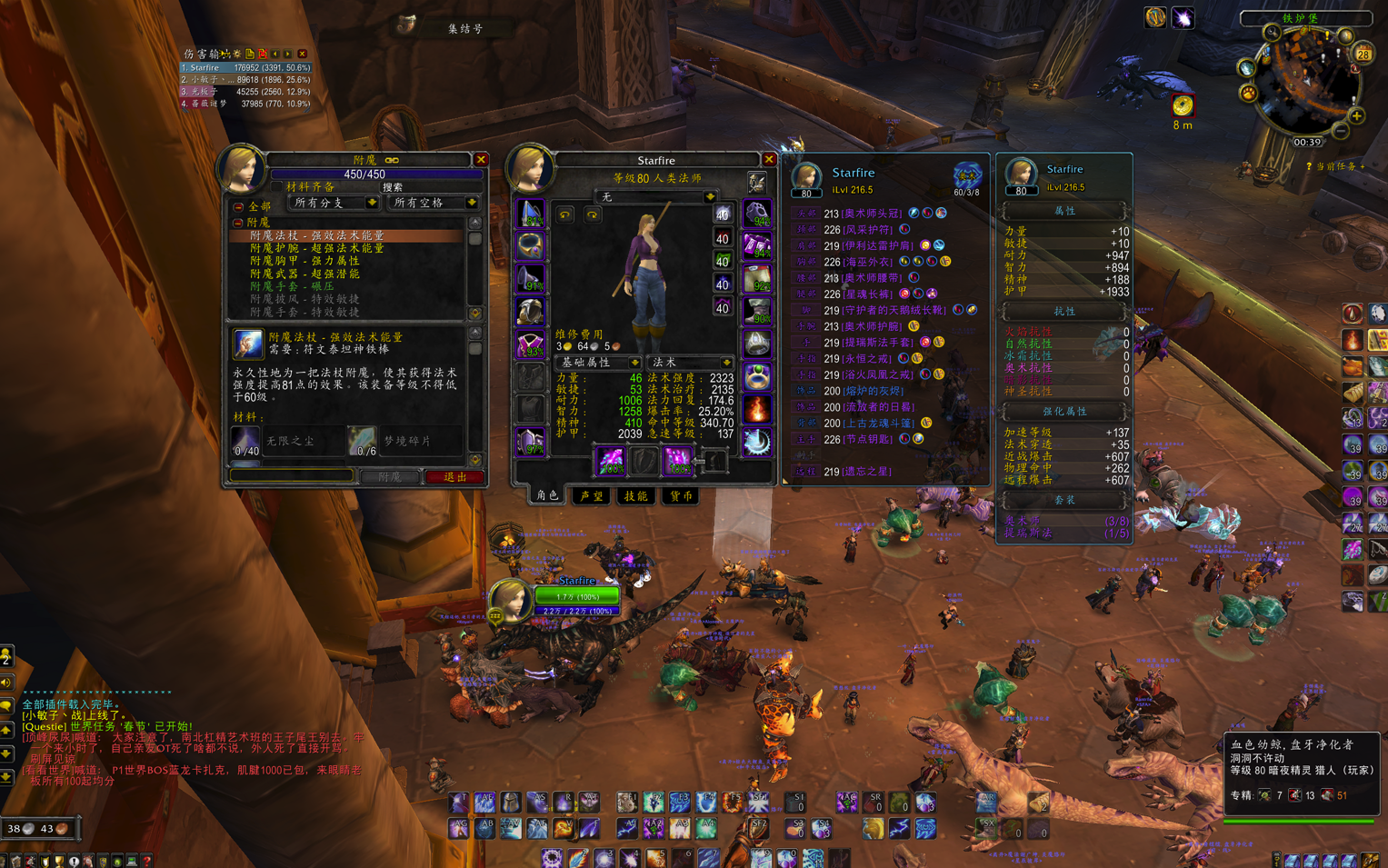Image resolution: width=1388 pixels, height=868 pixels.
Task: Click the 退出 exit button
Action: click(x=454, y=477)
